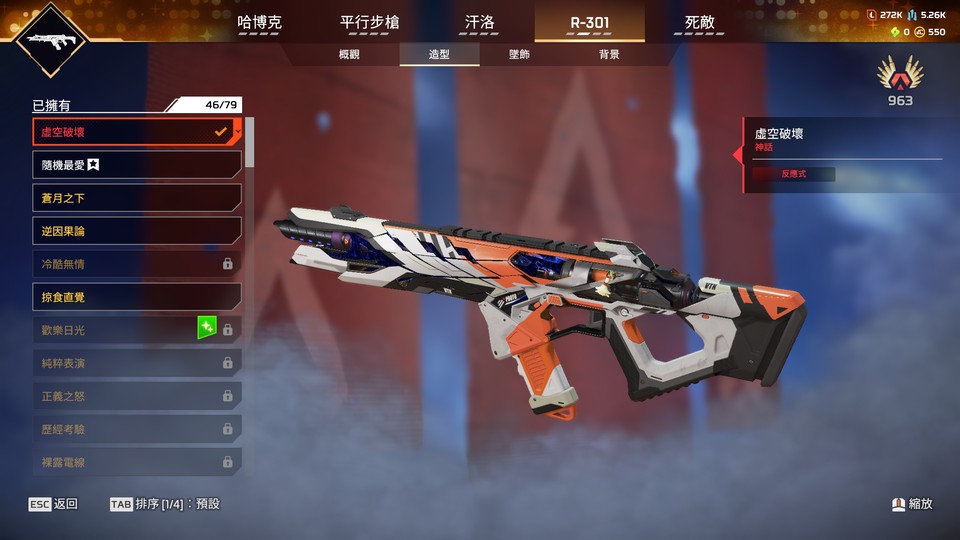
Task: Click the 反應式 reactive tag button
Action: click(793, 174)
